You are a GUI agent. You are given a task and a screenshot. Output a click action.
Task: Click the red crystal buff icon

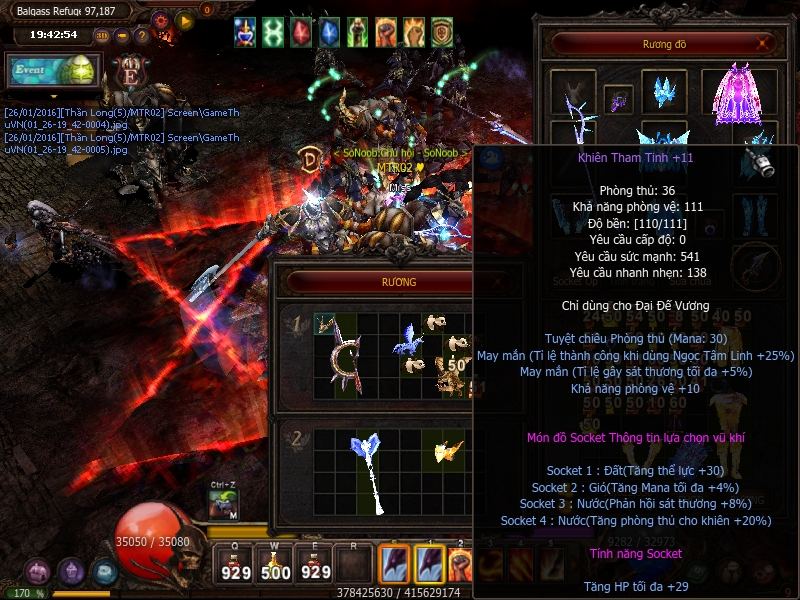[301, 32]
